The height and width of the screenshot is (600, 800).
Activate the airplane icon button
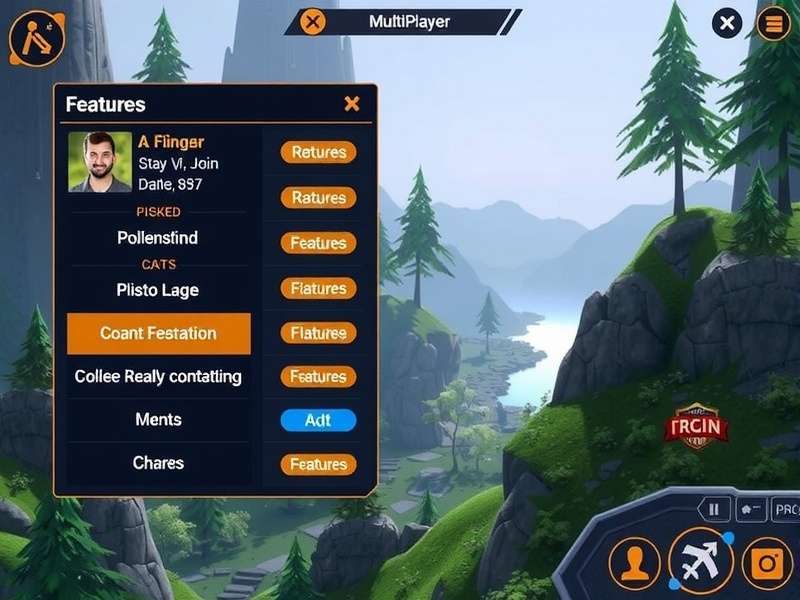700,561
